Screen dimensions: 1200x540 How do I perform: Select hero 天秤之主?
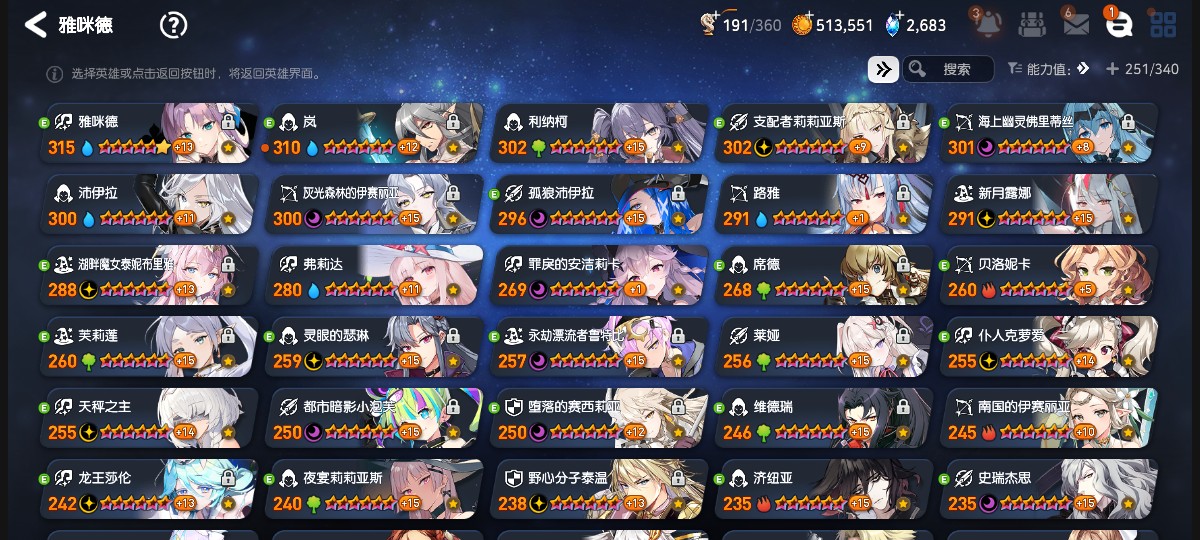coord(149,419)
